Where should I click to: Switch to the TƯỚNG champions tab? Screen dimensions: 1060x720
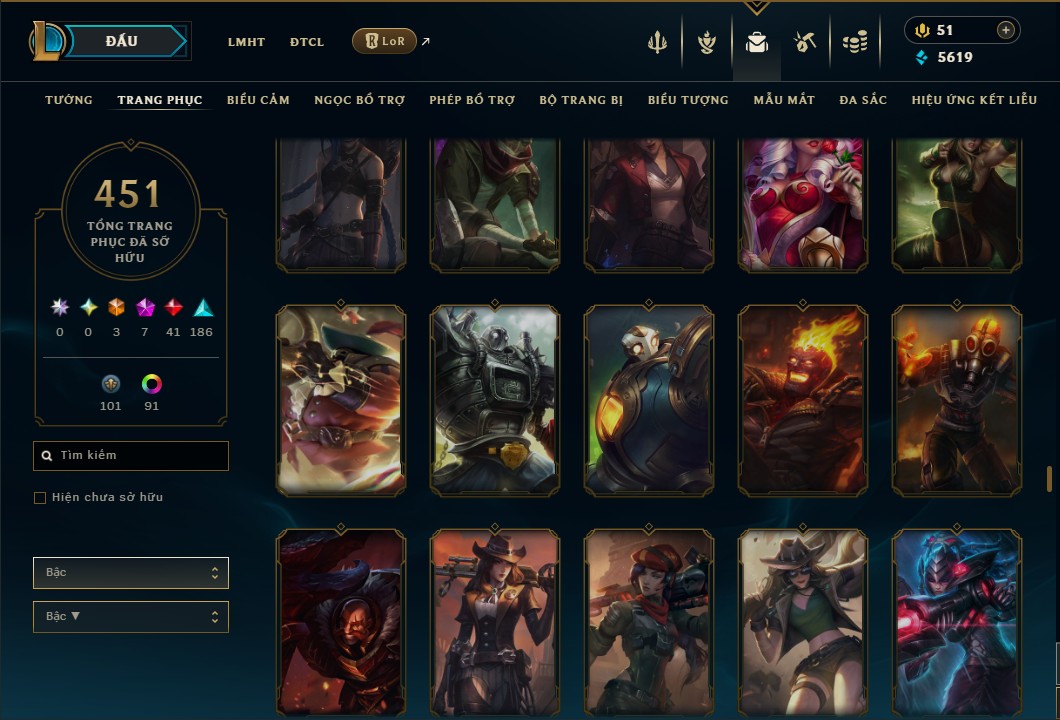69,100
